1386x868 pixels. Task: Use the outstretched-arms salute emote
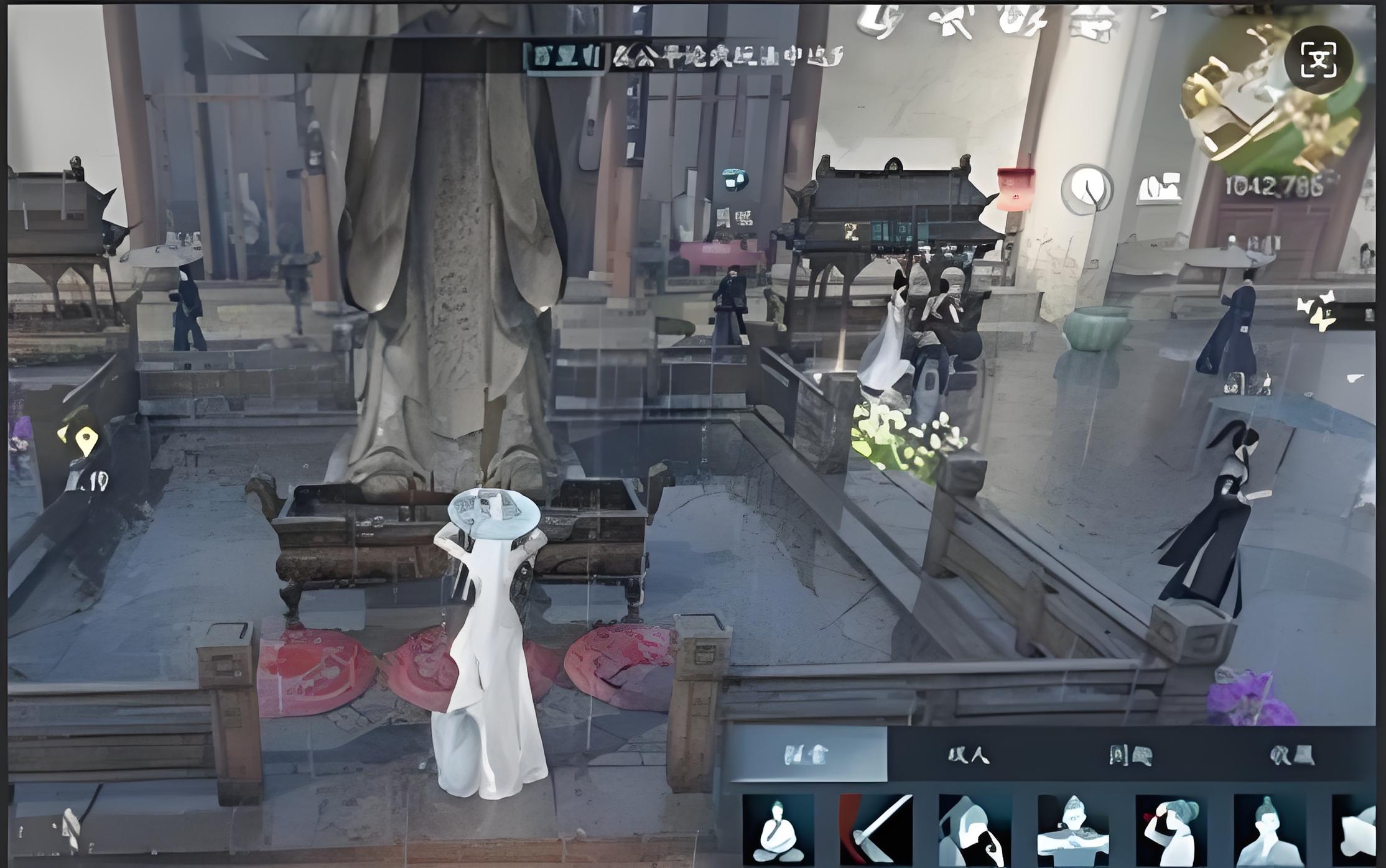point(1073,830)
